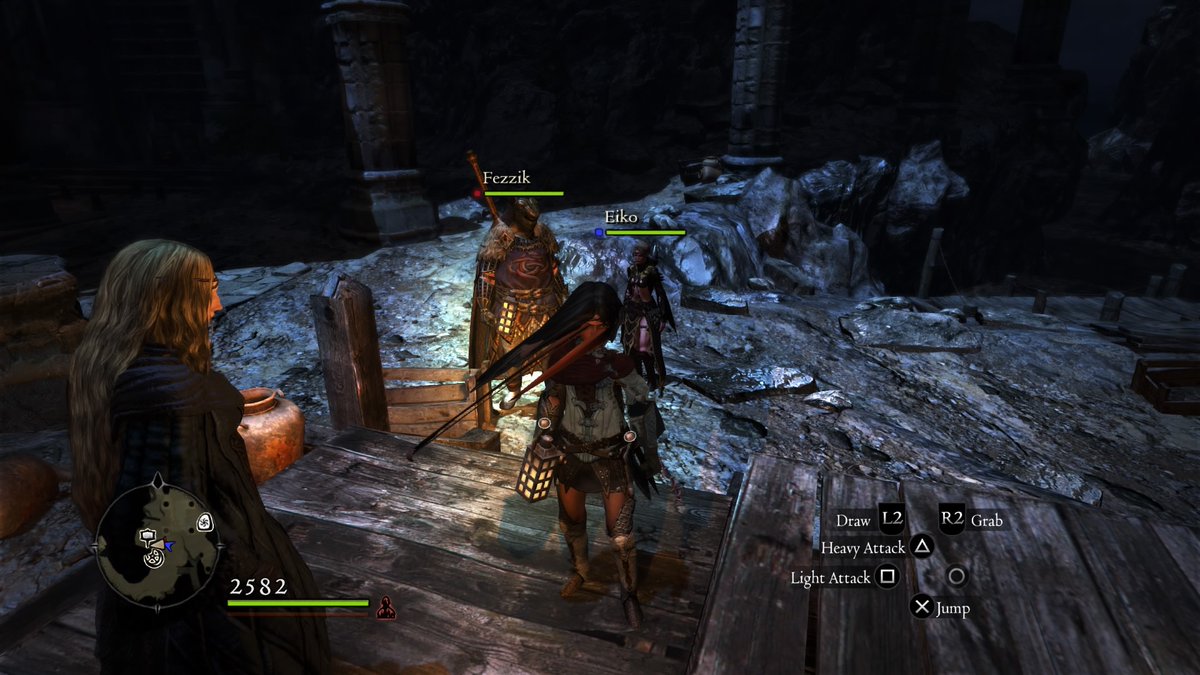
Task: Click the red lantern status icon
Action: tap(385, 607)
